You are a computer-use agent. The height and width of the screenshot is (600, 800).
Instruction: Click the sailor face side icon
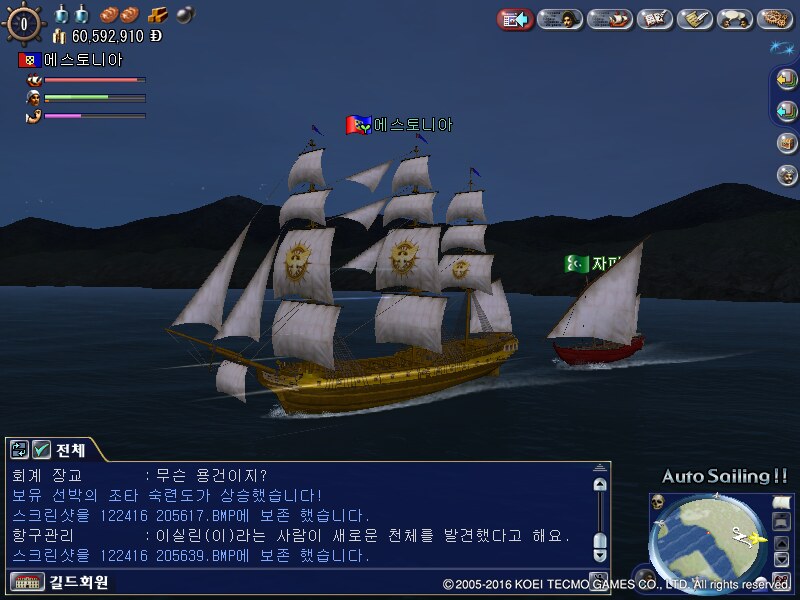[x=787, y=174]
